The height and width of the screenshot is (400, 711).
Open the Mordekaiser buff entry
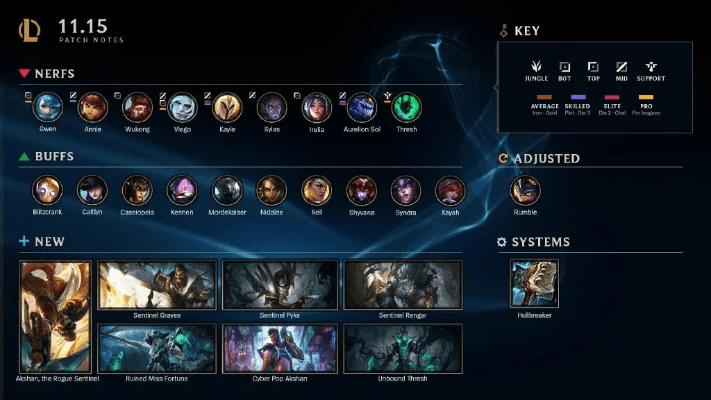[x=227, y=190]
